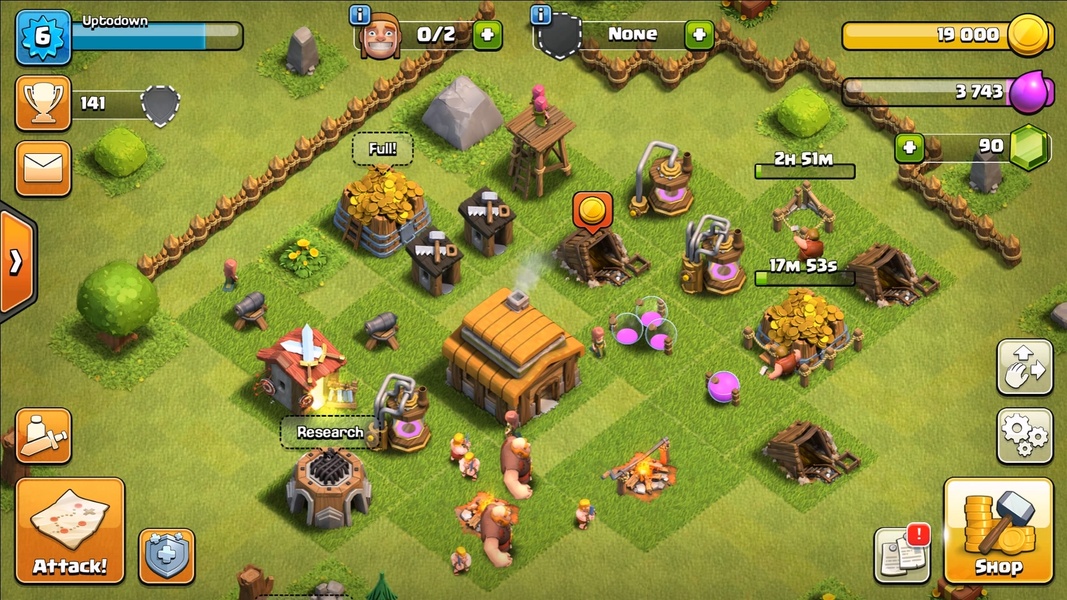
Task: Click the level 6 experience badge
Action: click(x=43, y=37)
